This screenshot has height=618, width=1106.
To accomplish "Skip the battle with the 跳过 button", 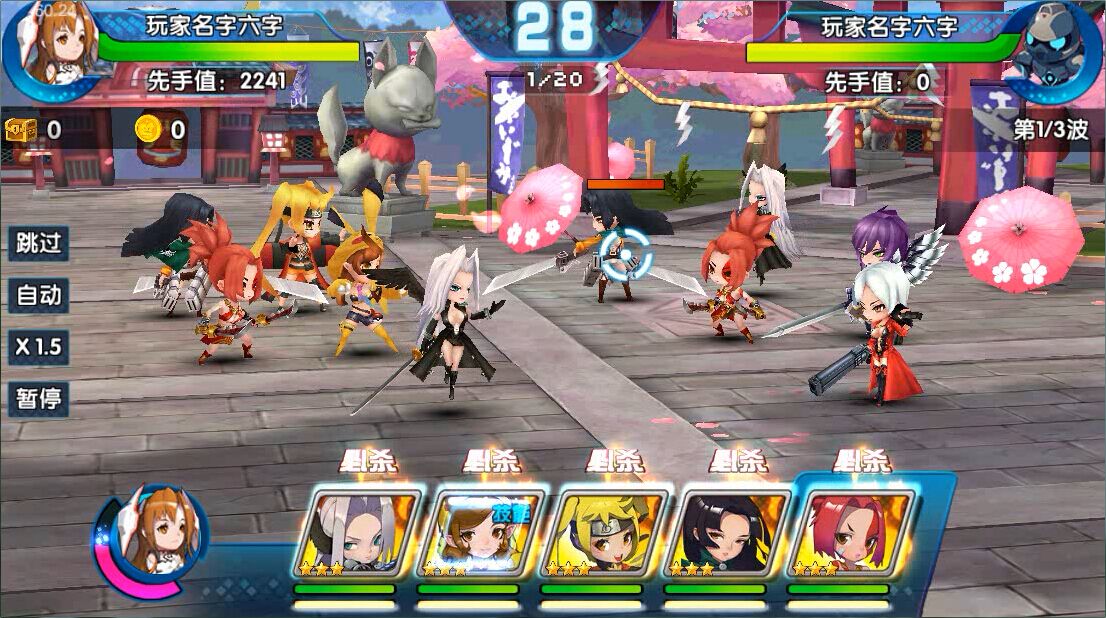I will [x=39, y=243].
